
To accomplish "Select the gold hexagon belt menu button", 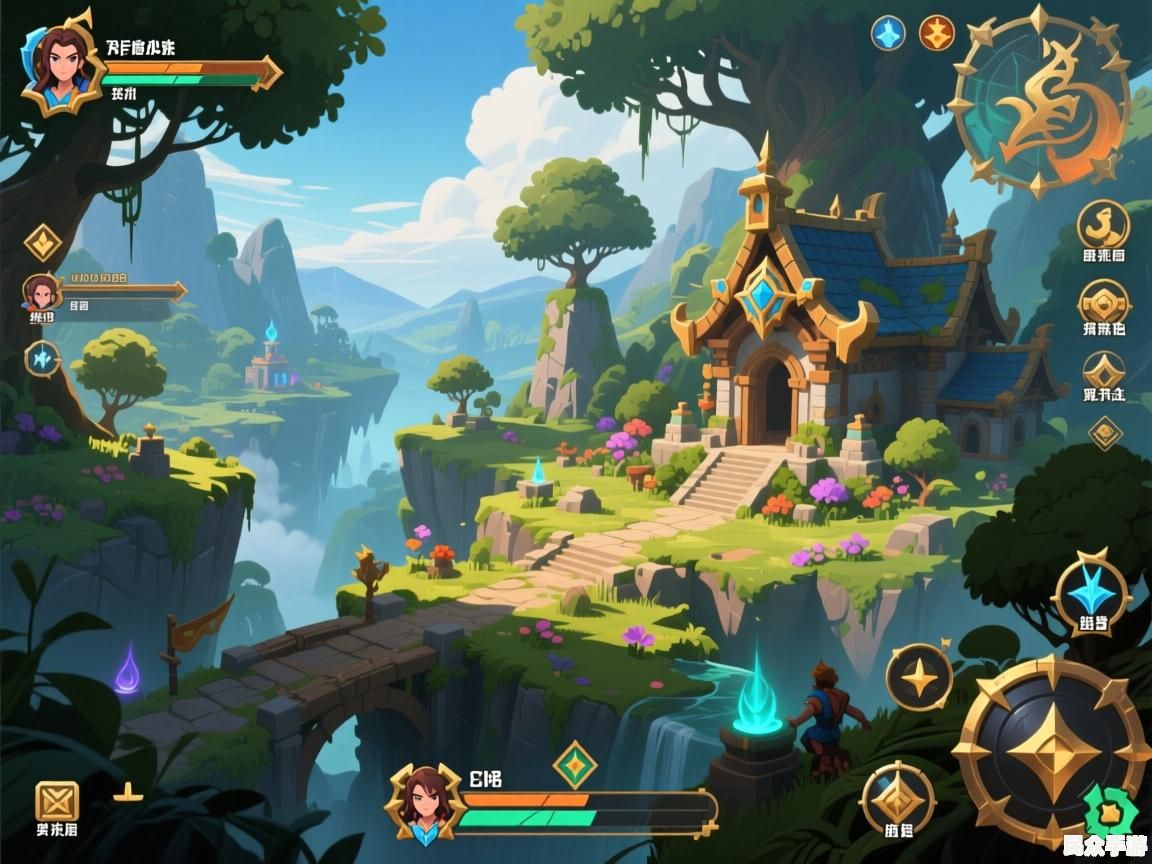I will (x=1104, y=302).
